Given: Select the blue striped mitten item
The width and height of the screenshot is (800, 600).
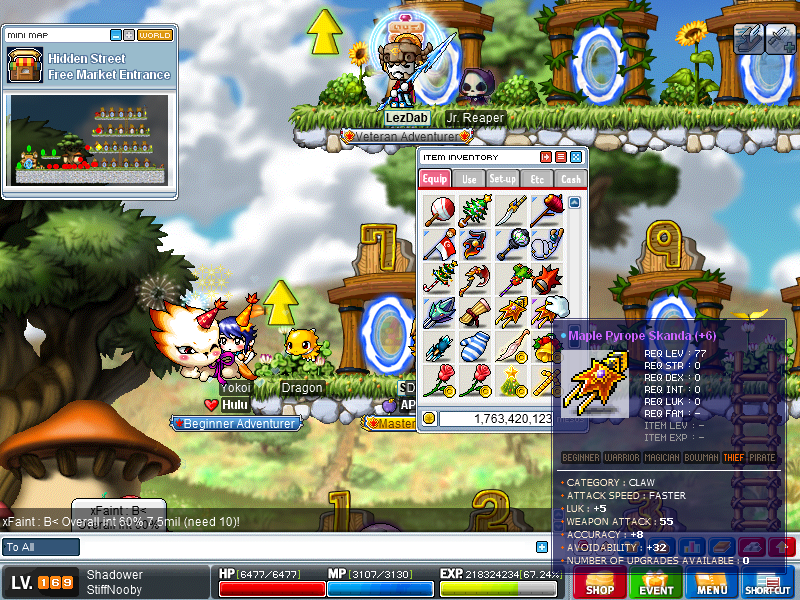Looking at the screenshot, I should [x=475, y=347].
